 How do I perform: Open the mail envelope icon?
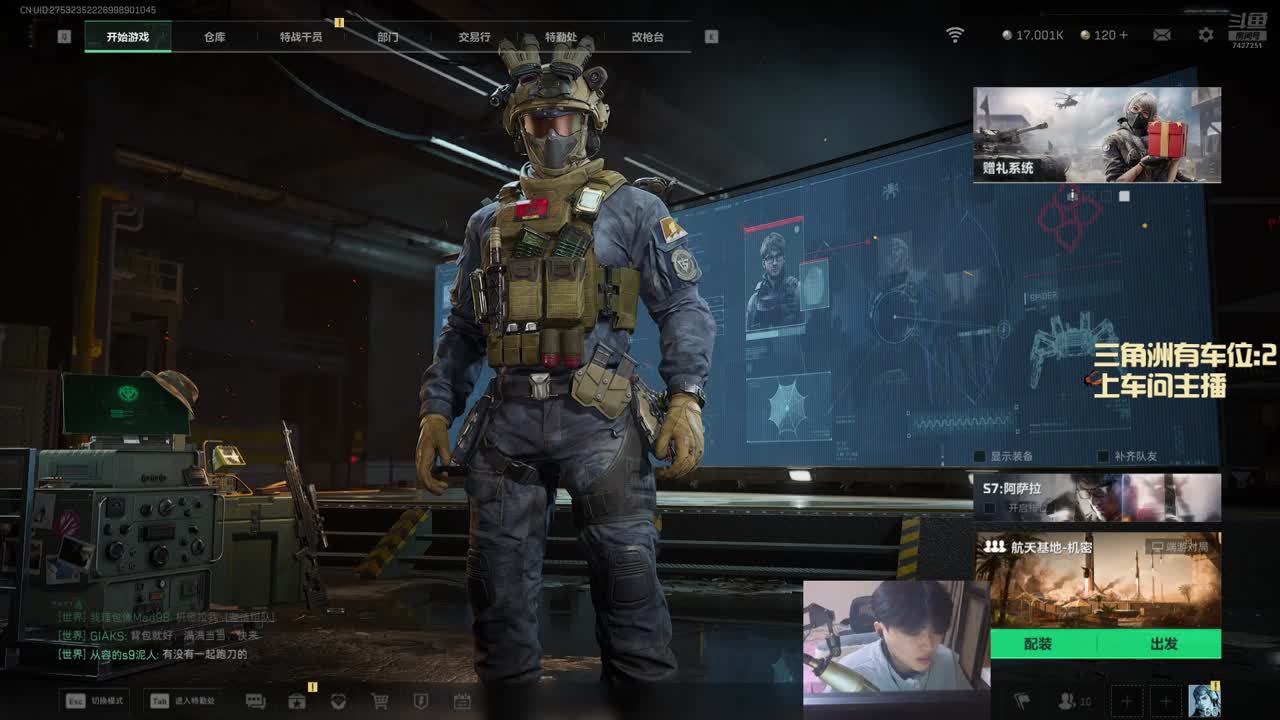click(x=1162, y=35)
